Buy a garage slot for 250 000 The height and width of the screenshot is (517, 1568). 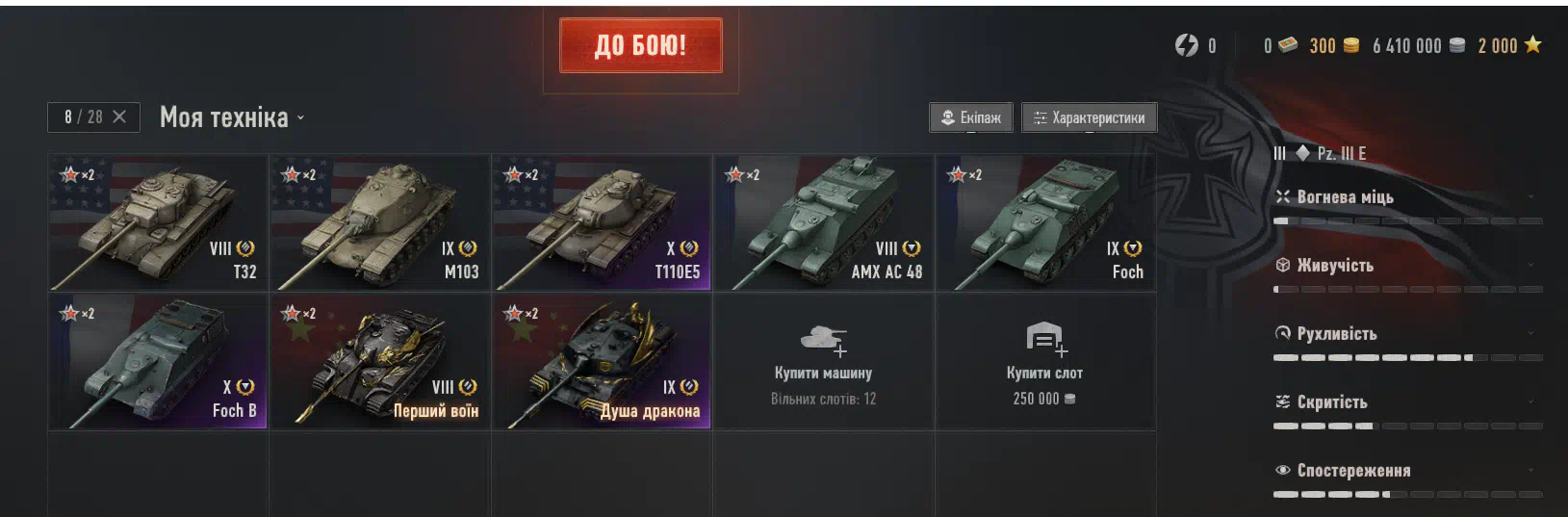click(x=1045, y=361)
